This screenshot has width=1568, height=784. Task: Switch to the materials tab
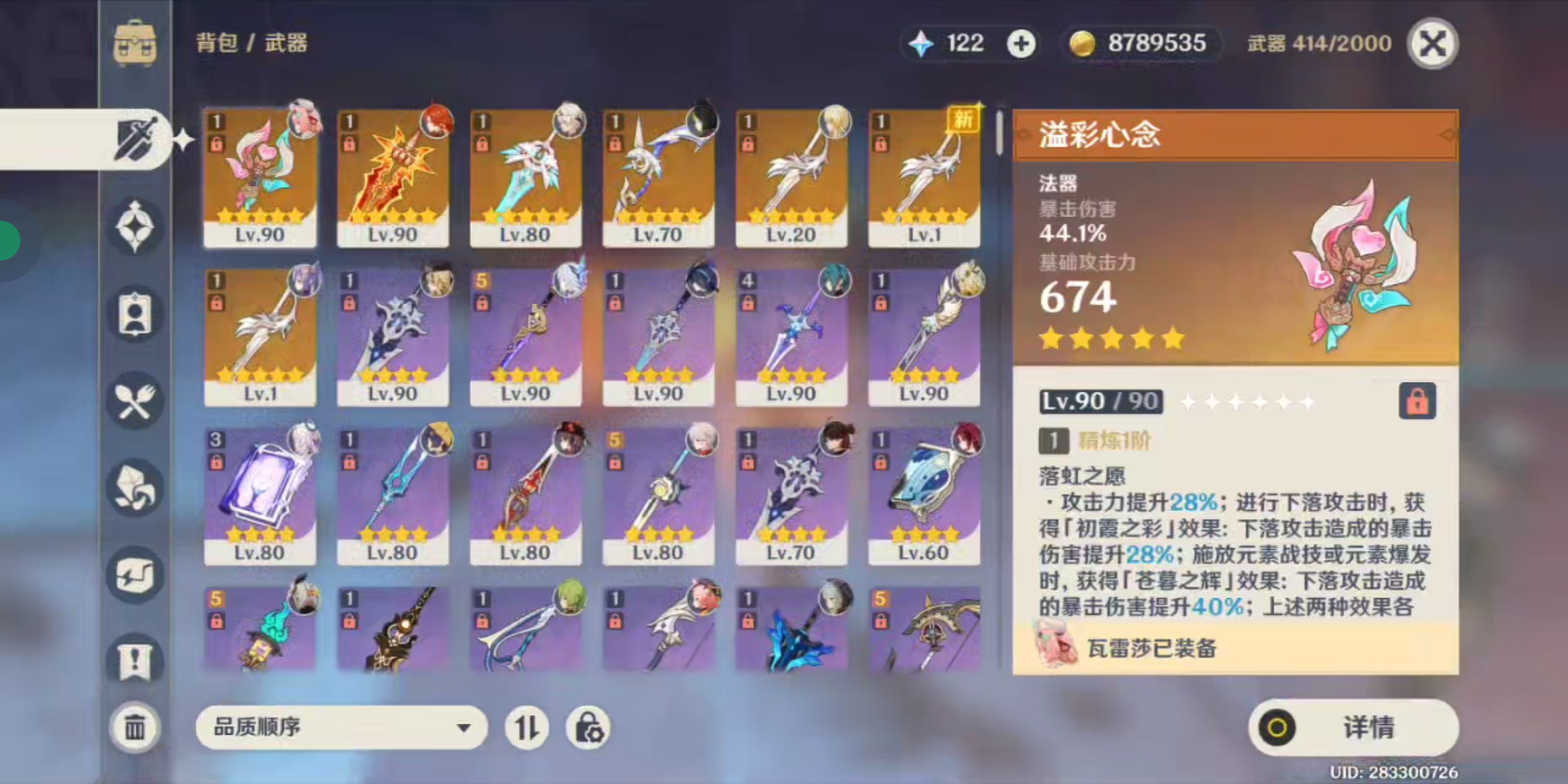point(136,487)
